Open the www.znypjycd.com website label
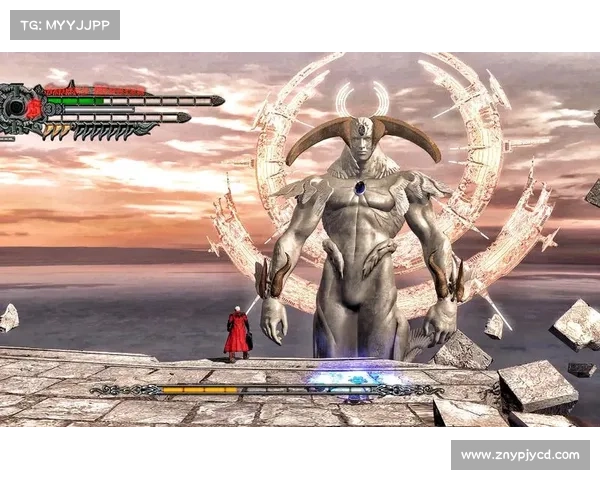This screenshot has width=600, height=480. pyautogui.click(x=519, y=455)
